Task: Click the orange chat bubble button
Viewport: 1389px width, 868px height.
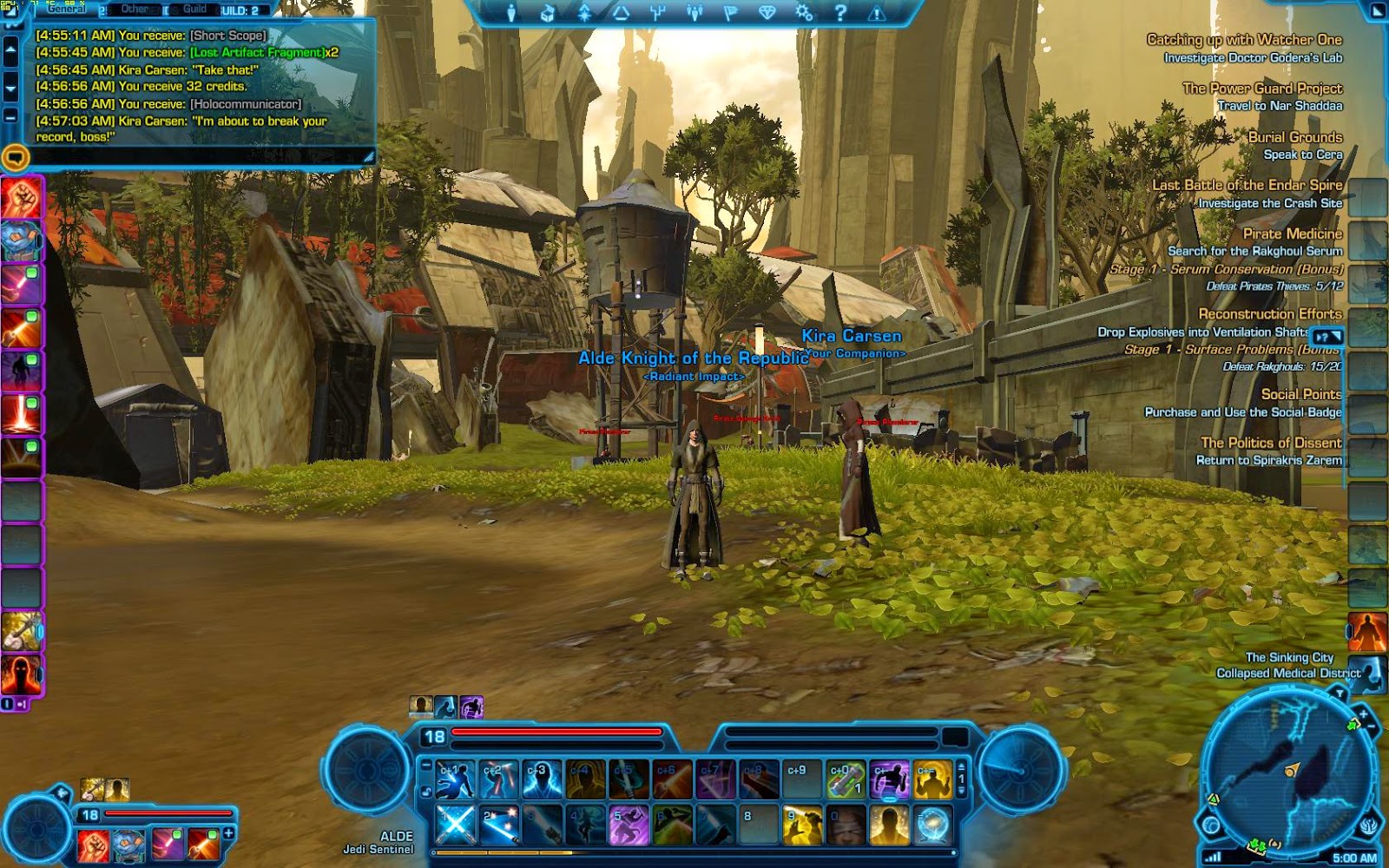Action: pyautogui.click(x=16, y=157)
